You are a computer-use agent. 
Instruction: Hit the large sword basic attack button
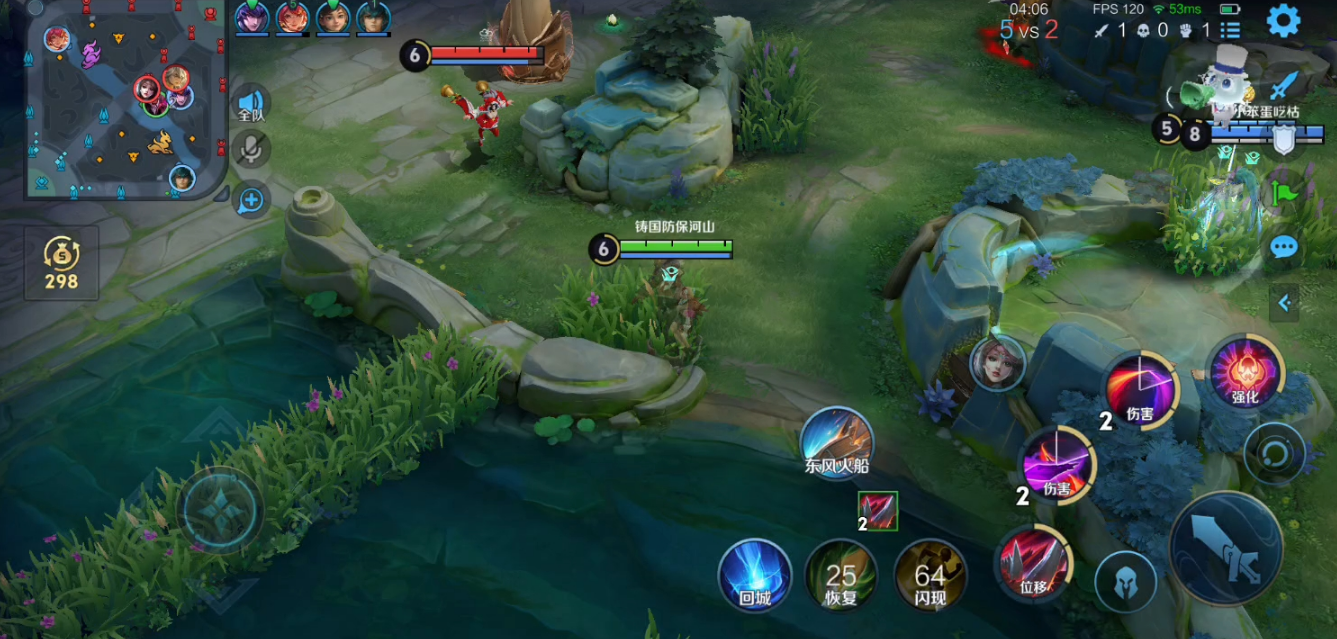point(1226,547)
